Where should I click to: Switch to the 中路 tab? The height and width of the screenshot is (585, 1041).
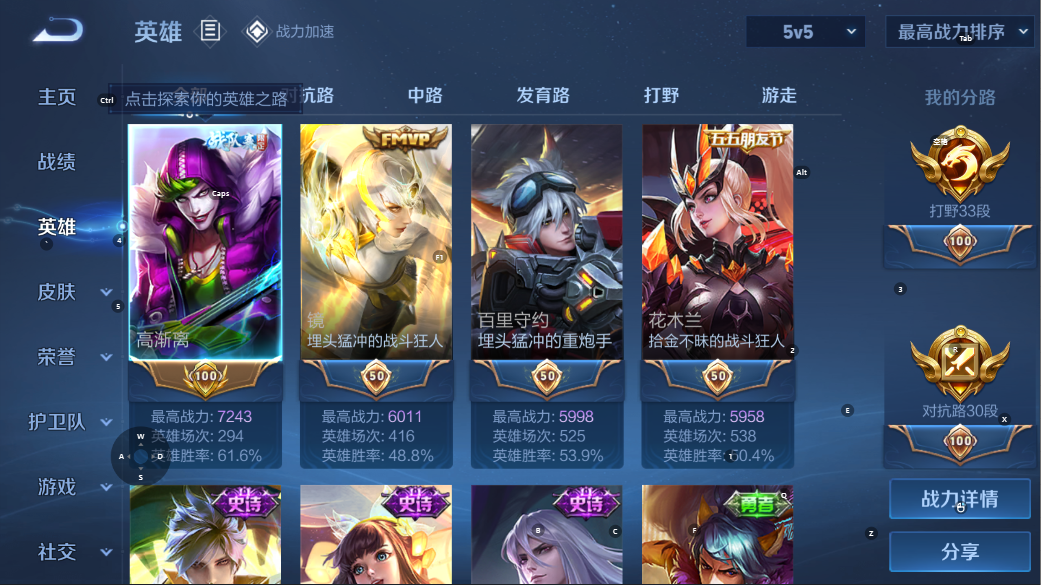point(425,96)
